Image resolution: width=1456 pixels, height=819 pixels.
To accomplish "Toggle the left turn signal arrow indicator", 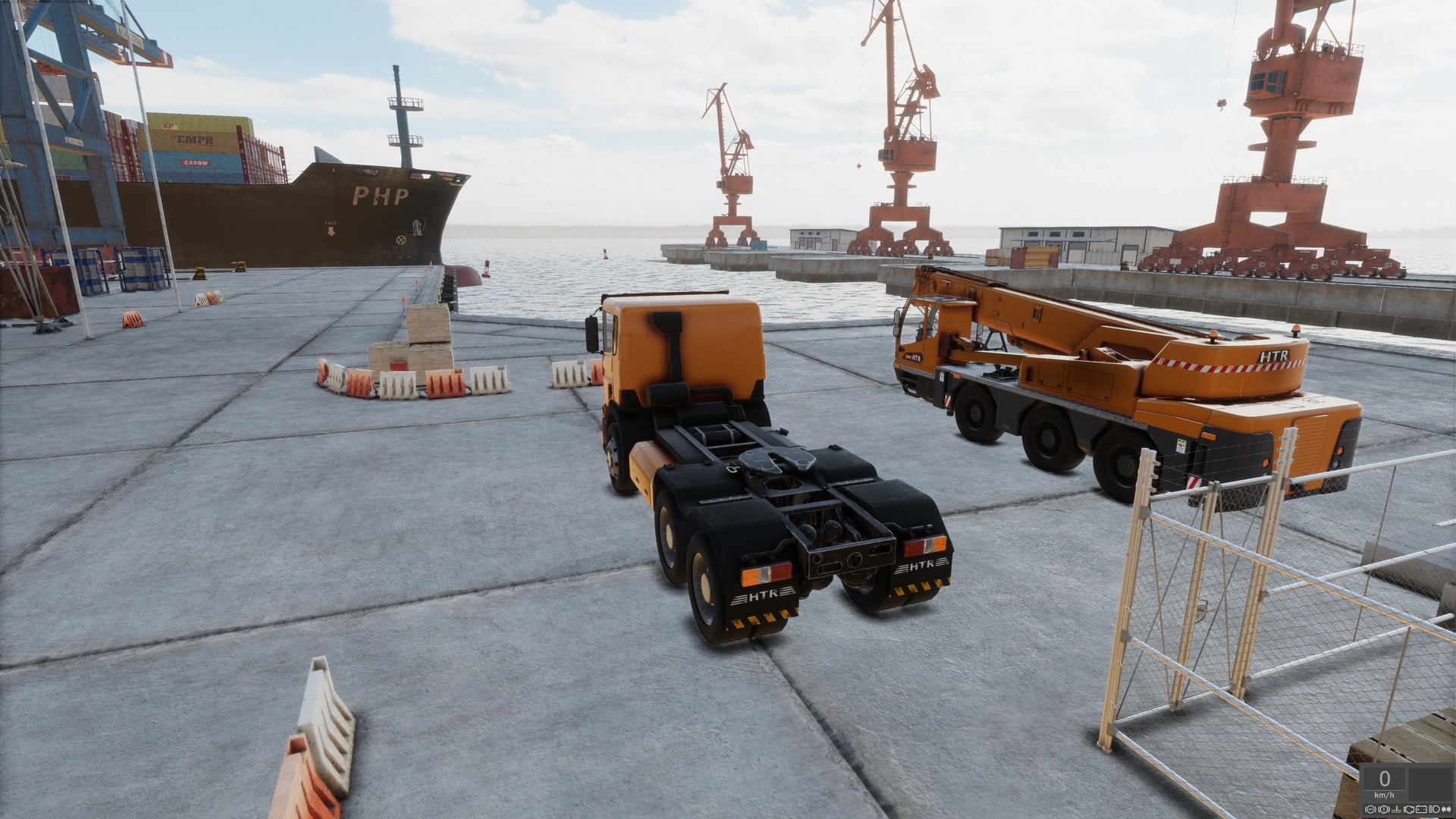I will [1444, 810].
